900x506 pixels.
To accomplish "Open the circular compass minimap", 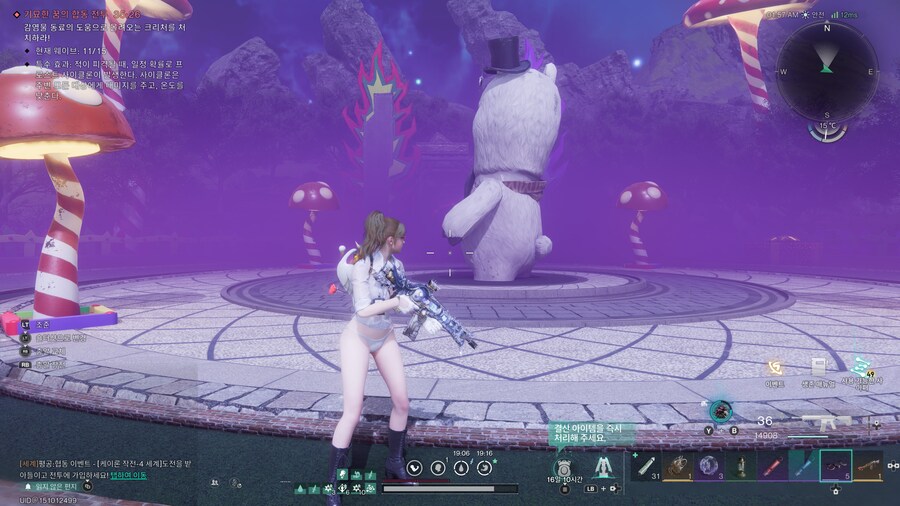I will [826, 70].
